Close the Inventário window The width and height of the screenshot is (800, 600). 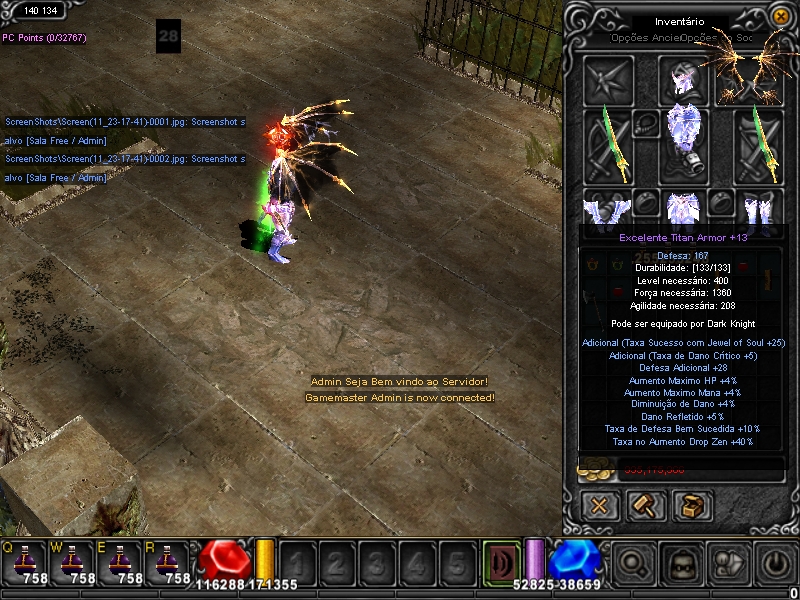click(x=782, y=17)
